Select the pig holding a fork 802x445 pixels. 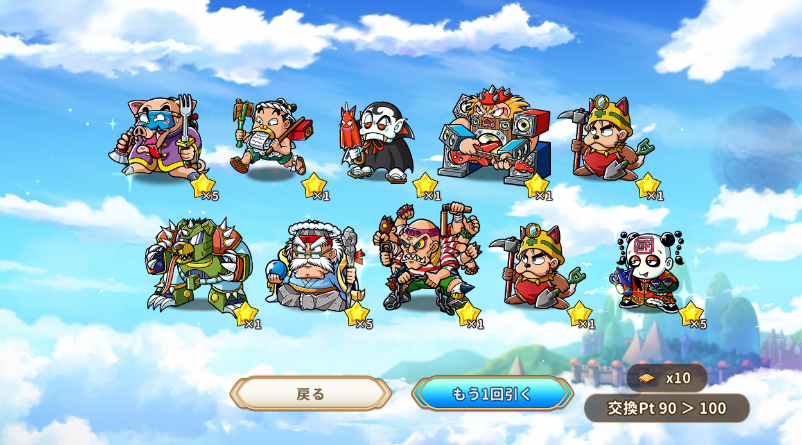[x=157, y=137]
